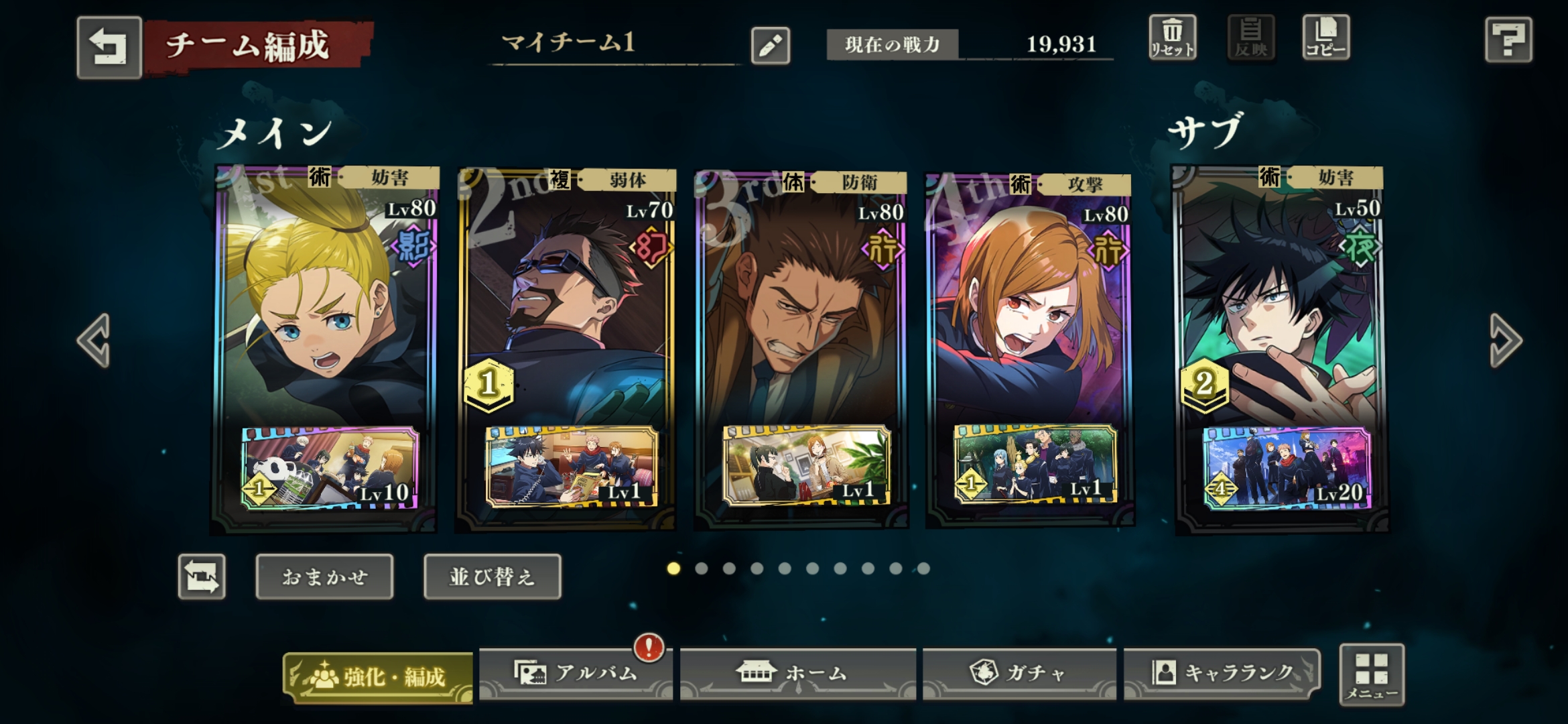Image resolution: width=1568 pixels, height=724 pixels.
Task: Show the previous team with the left arrow
Action: 94,340
